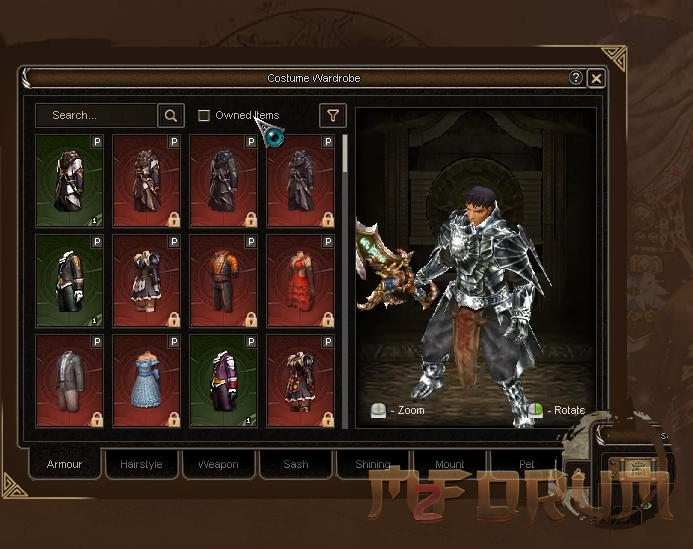Viewport: 693px width, 549px height.
Task: Select the orange and black outfit costume
Action: point(224,280)
